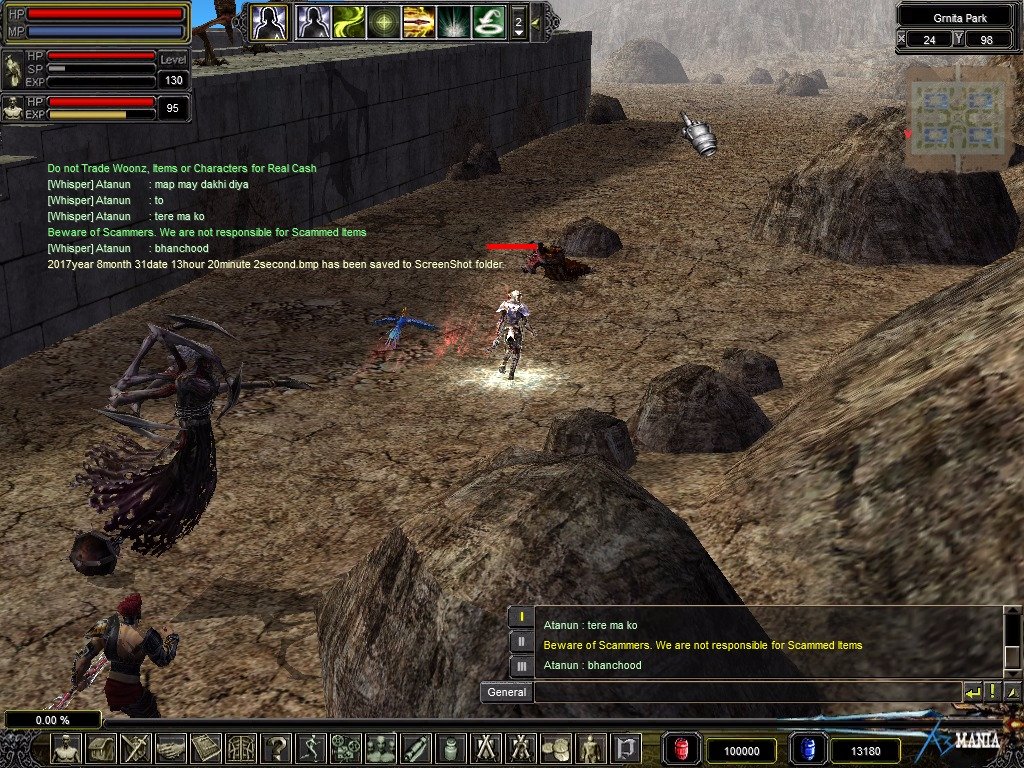Use the red health potion slot
The height and width of the screenshot is (768, 1024).
[682, 749]
